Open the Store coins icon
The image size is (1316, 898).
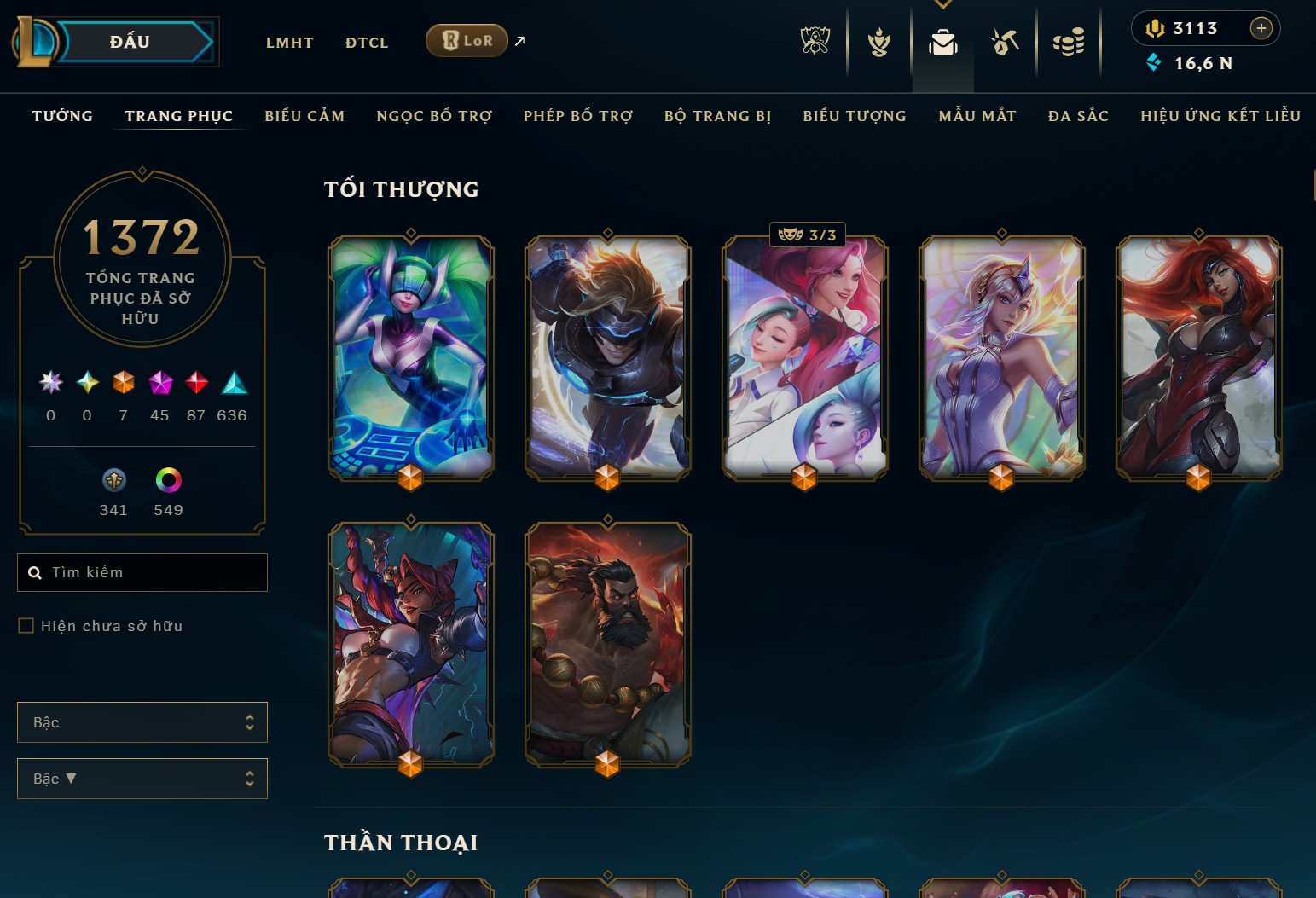tap(1070, 42)
